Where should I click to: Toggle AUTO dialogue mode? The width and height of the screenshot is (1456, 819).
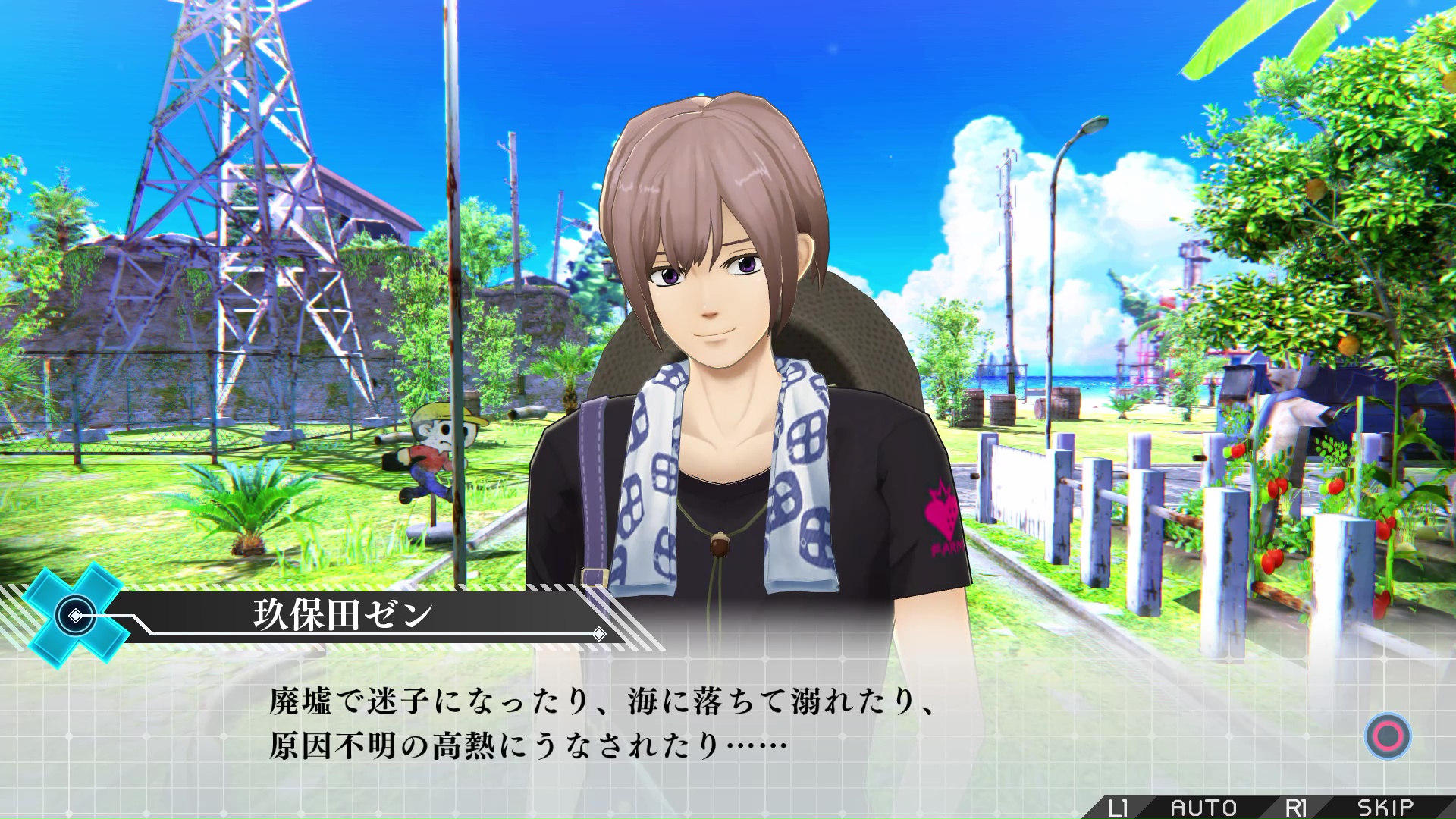tap(1203, 808)
